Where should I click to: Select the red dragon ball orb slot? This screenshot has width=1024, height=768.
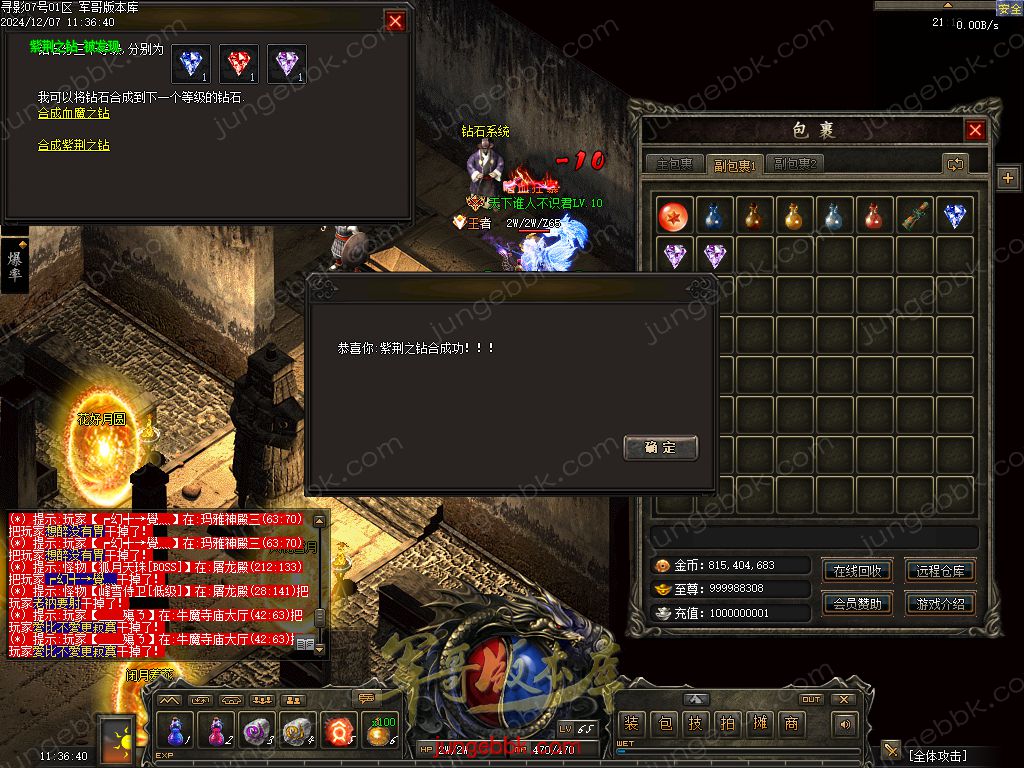click(x=675, y=216)
